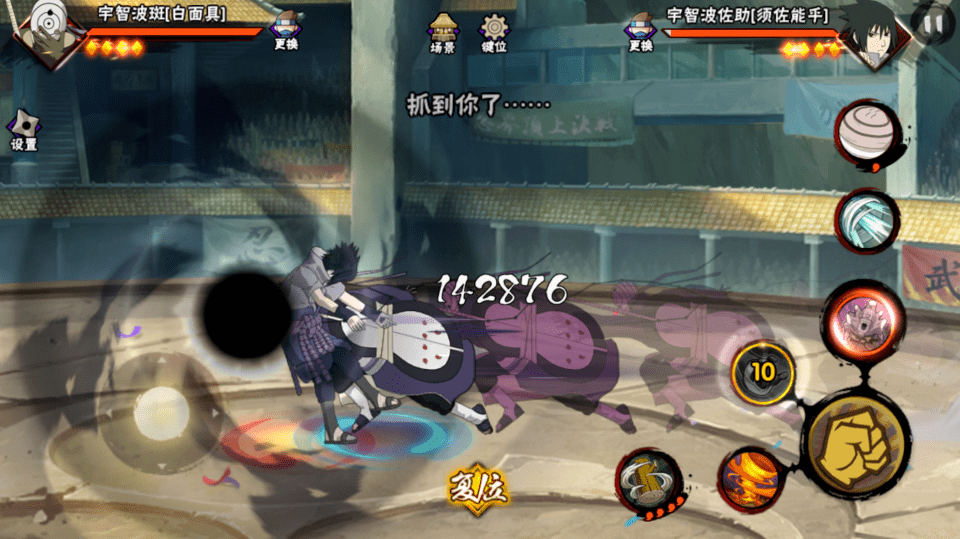Use the stone pillar skill icon
Screen dimensions: 960x539
click(x=649, y=483)
